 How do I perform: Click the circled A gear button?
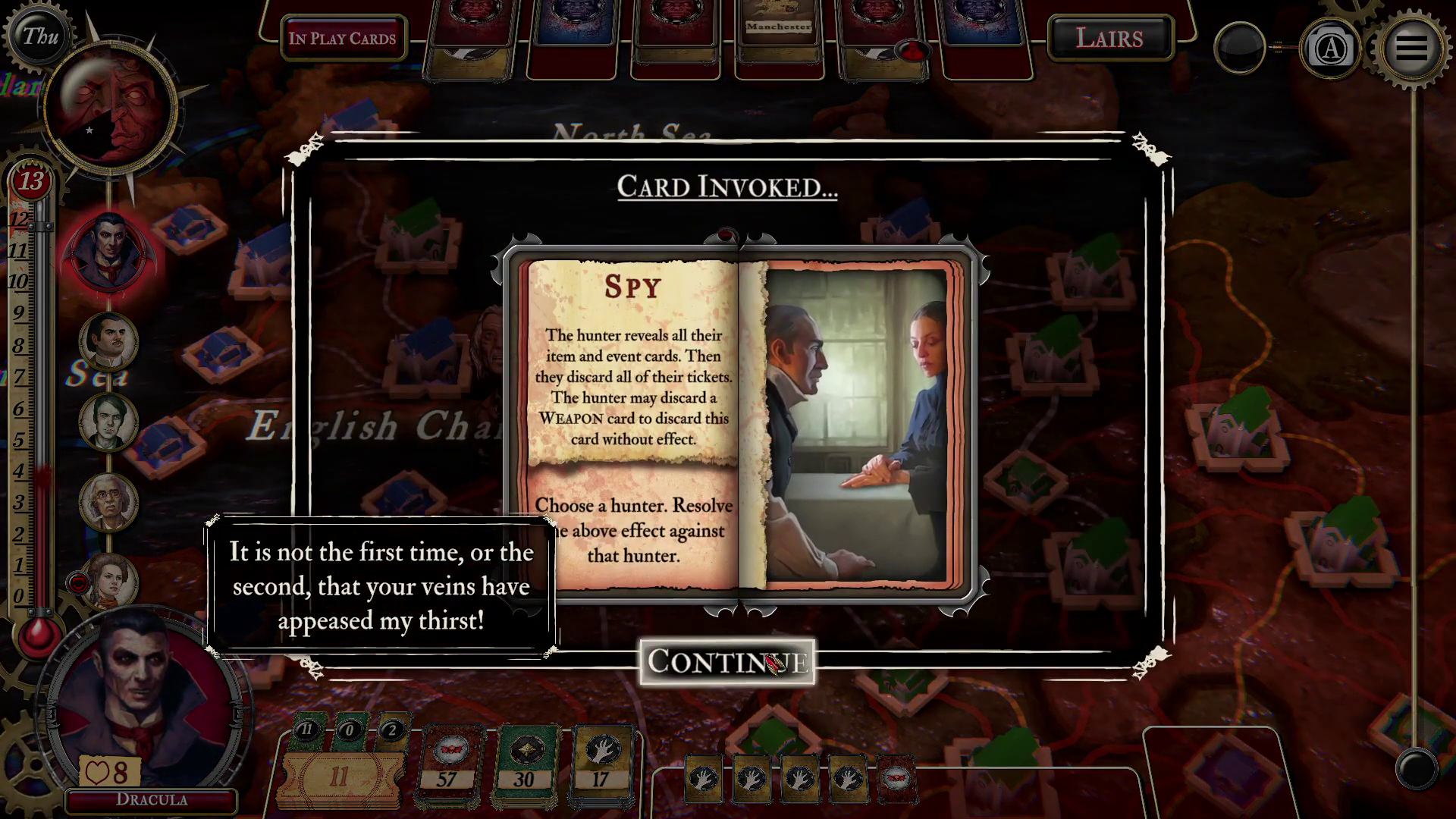coord(1330,49)
